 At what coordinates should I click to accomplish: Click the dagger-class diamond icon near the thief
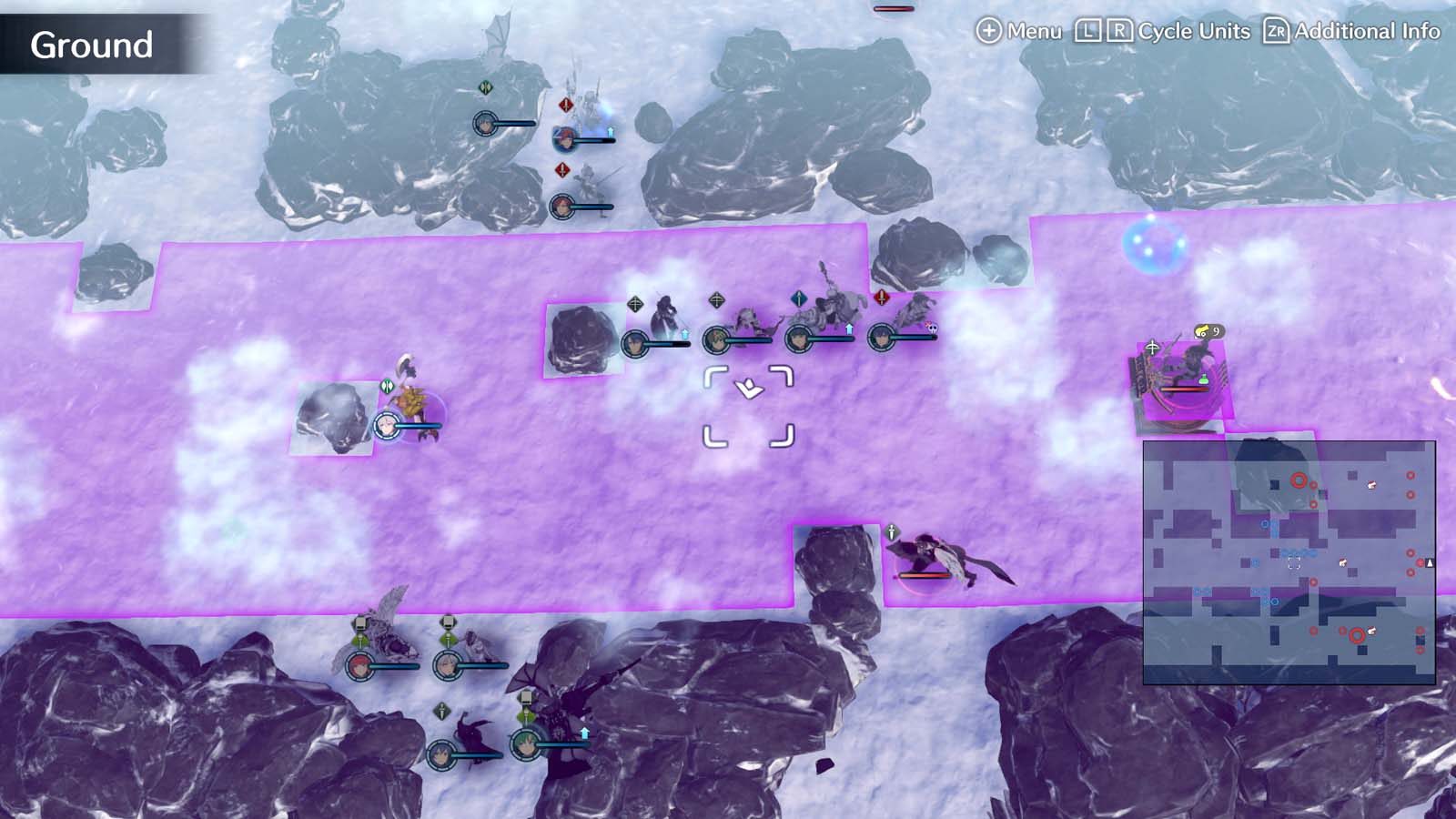click(442, 711)
